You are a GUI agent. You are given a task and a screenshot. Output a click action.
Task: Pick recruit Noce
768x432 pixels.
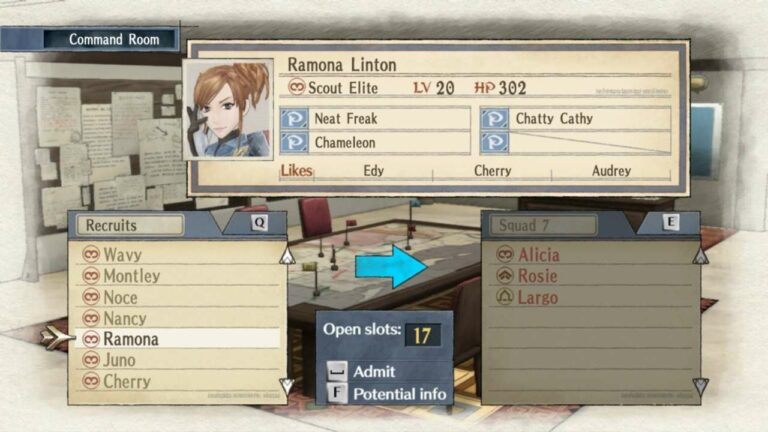coord(120,297)
